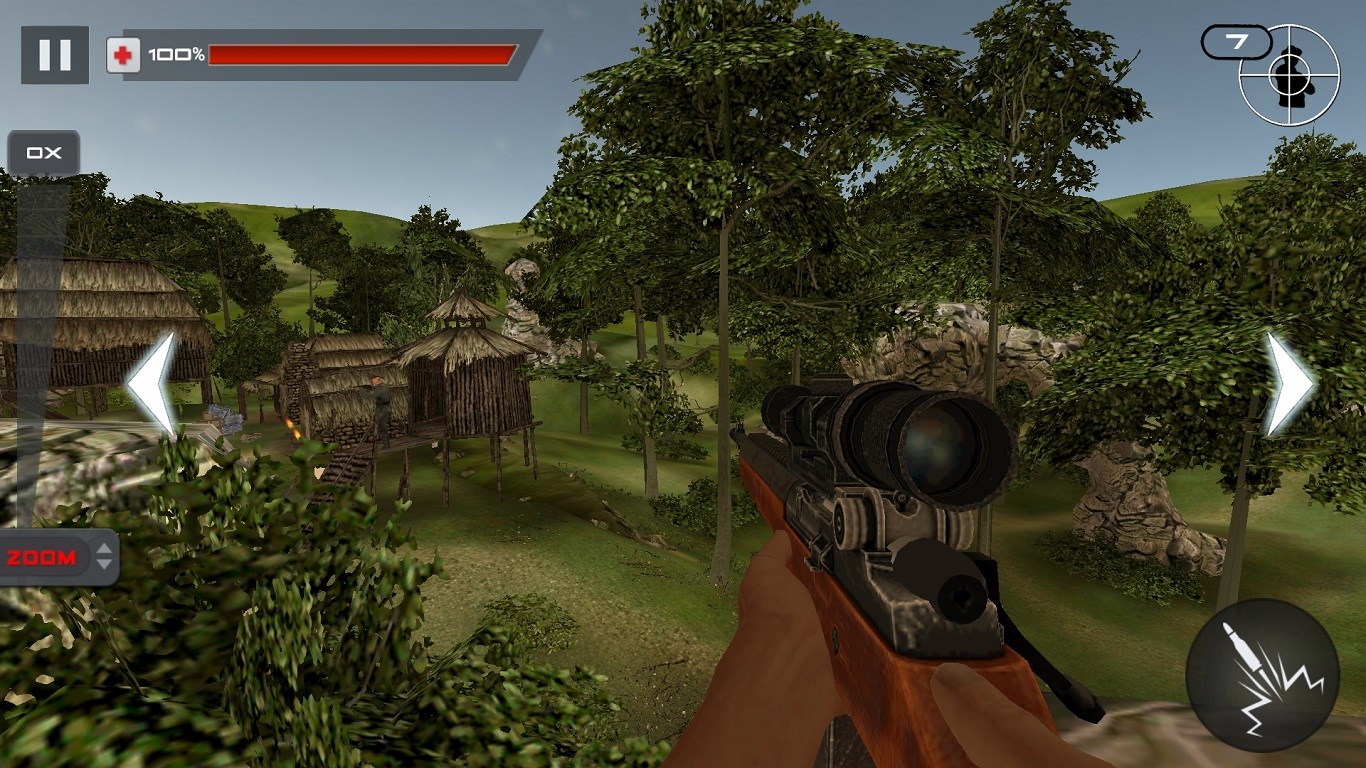Enable scope view via the ZOOM control
The width and height of the screenshot is (1366, 768).
[42, 558]
